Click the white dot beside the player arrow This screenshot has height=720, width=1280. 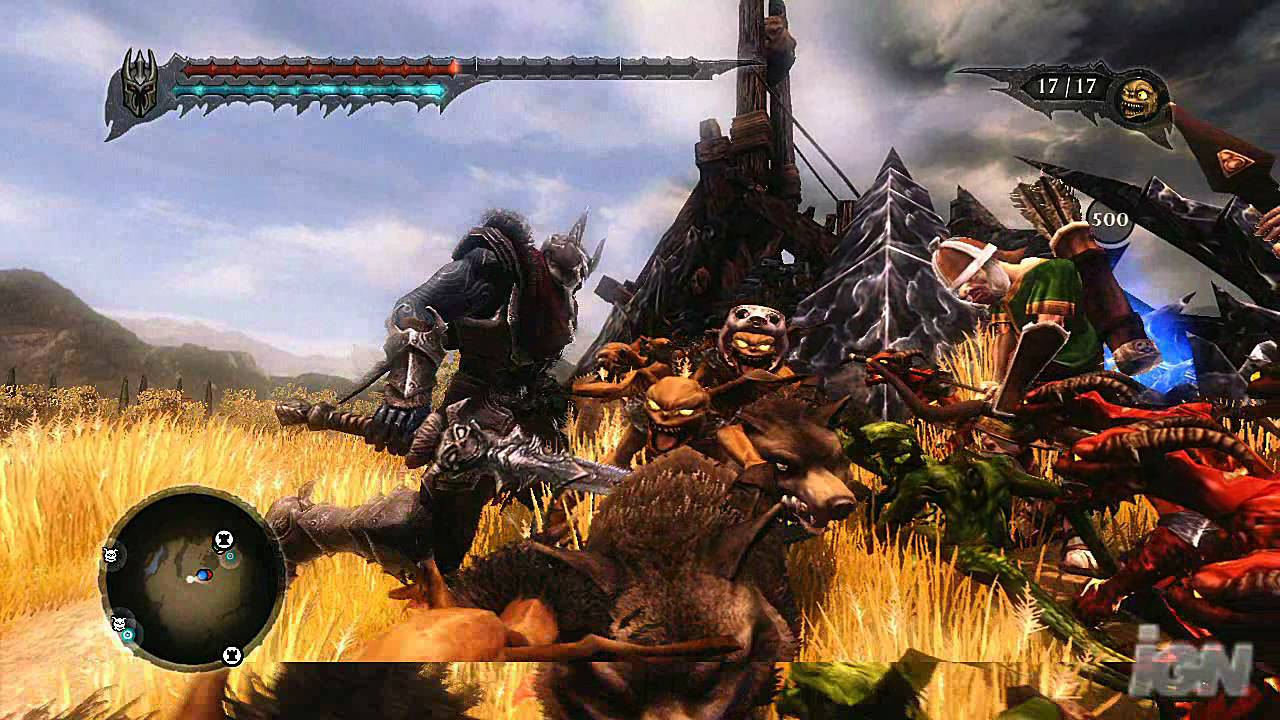click(x=188, y=580)
